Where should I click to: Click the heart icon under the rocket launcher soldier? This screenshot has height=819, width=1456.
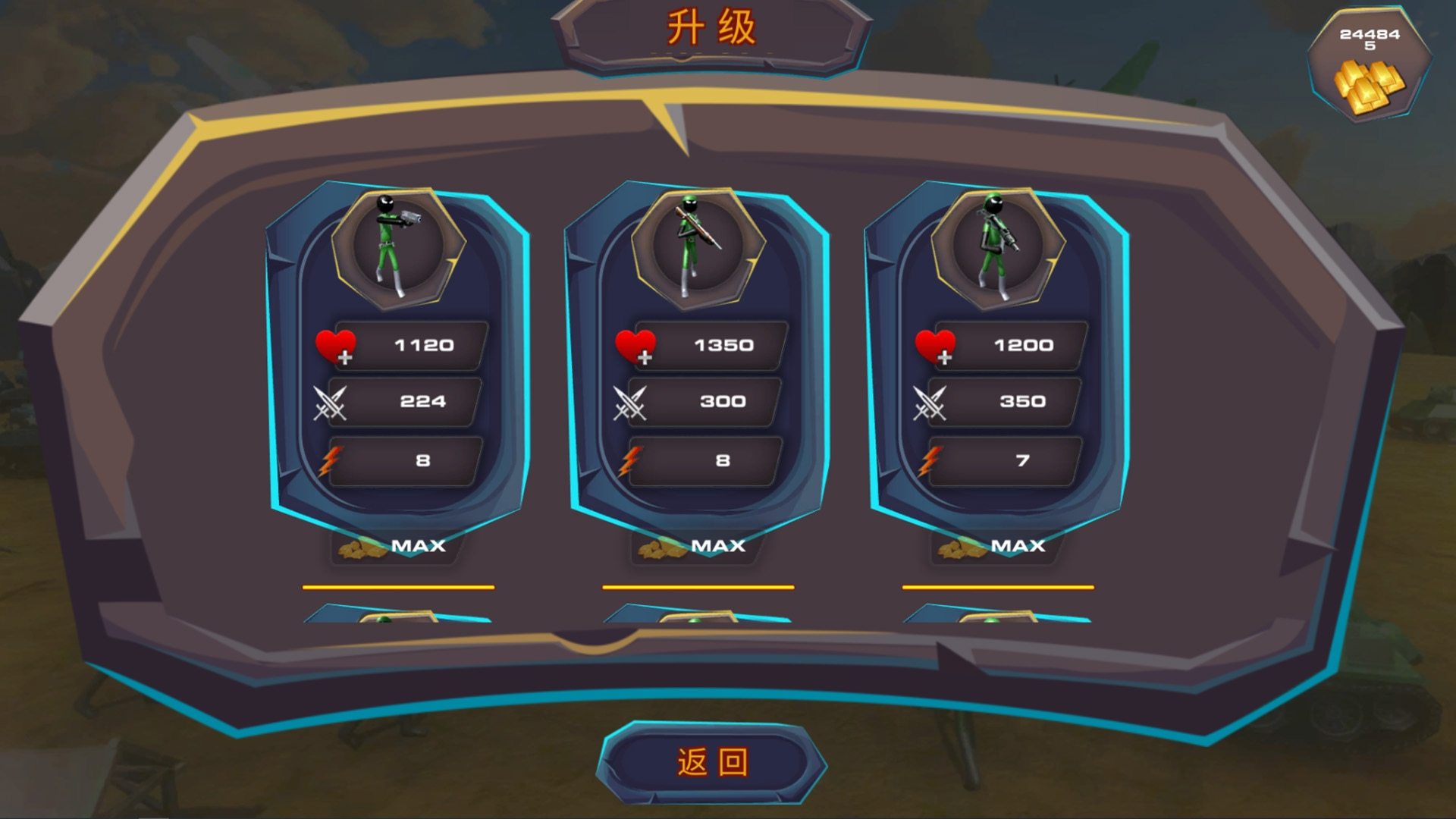click(935, 345)
